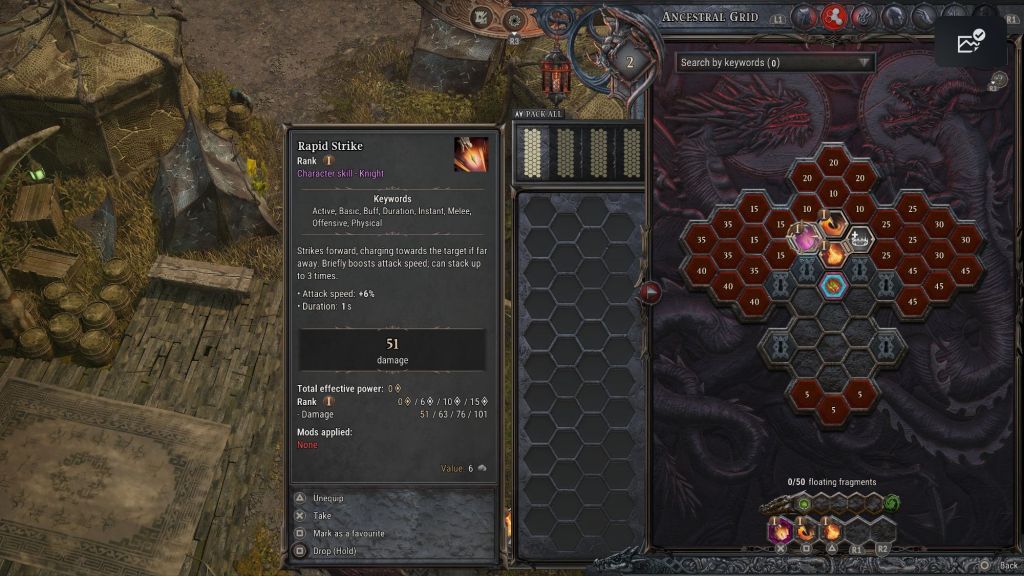The height and width of the screenshot is (576, 1024).
Task: Select the purple skill in the bottom skill bar
Action: point(780,531)
